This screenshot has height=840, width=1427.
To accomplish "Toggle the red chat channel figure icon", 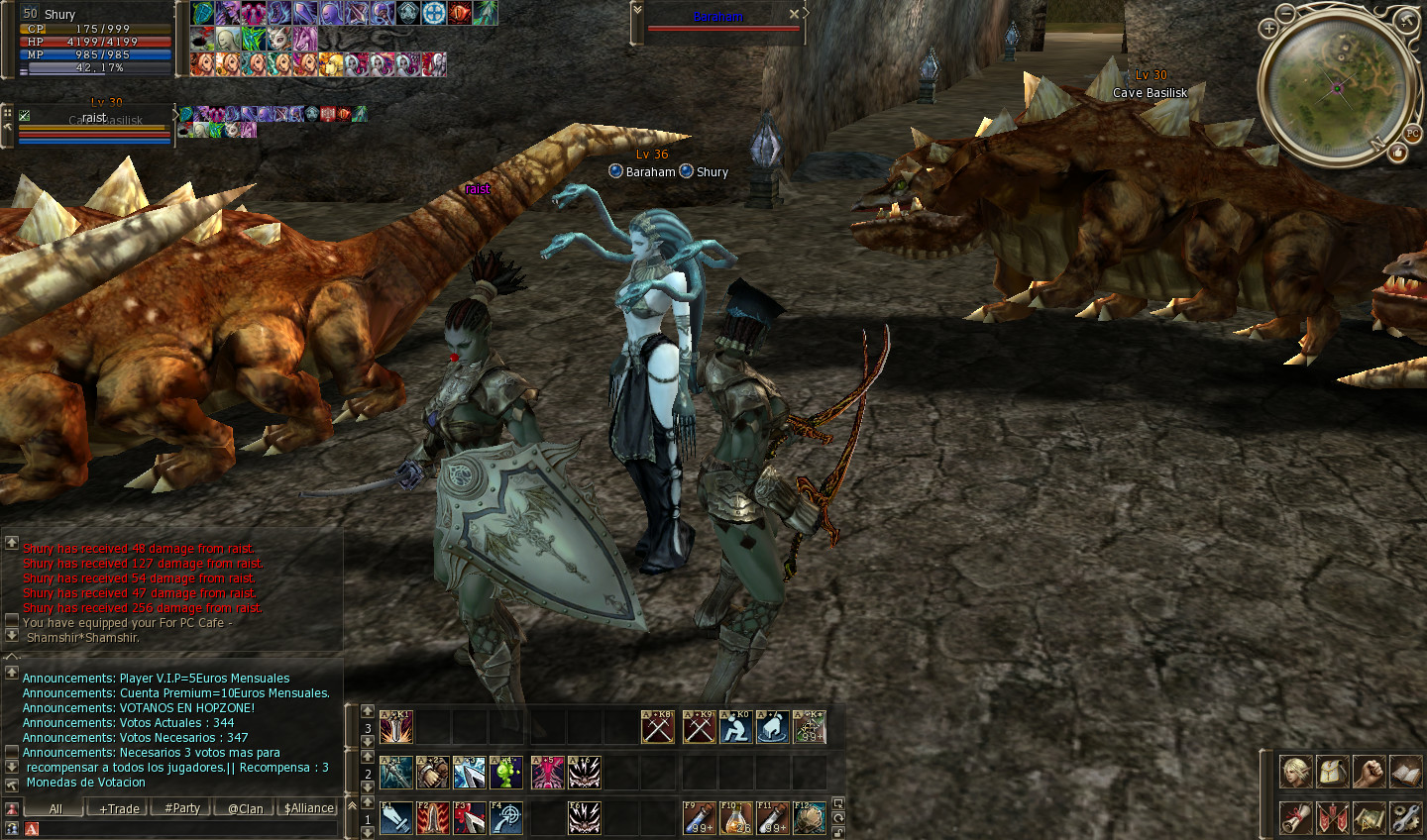I will click(13, 808).
